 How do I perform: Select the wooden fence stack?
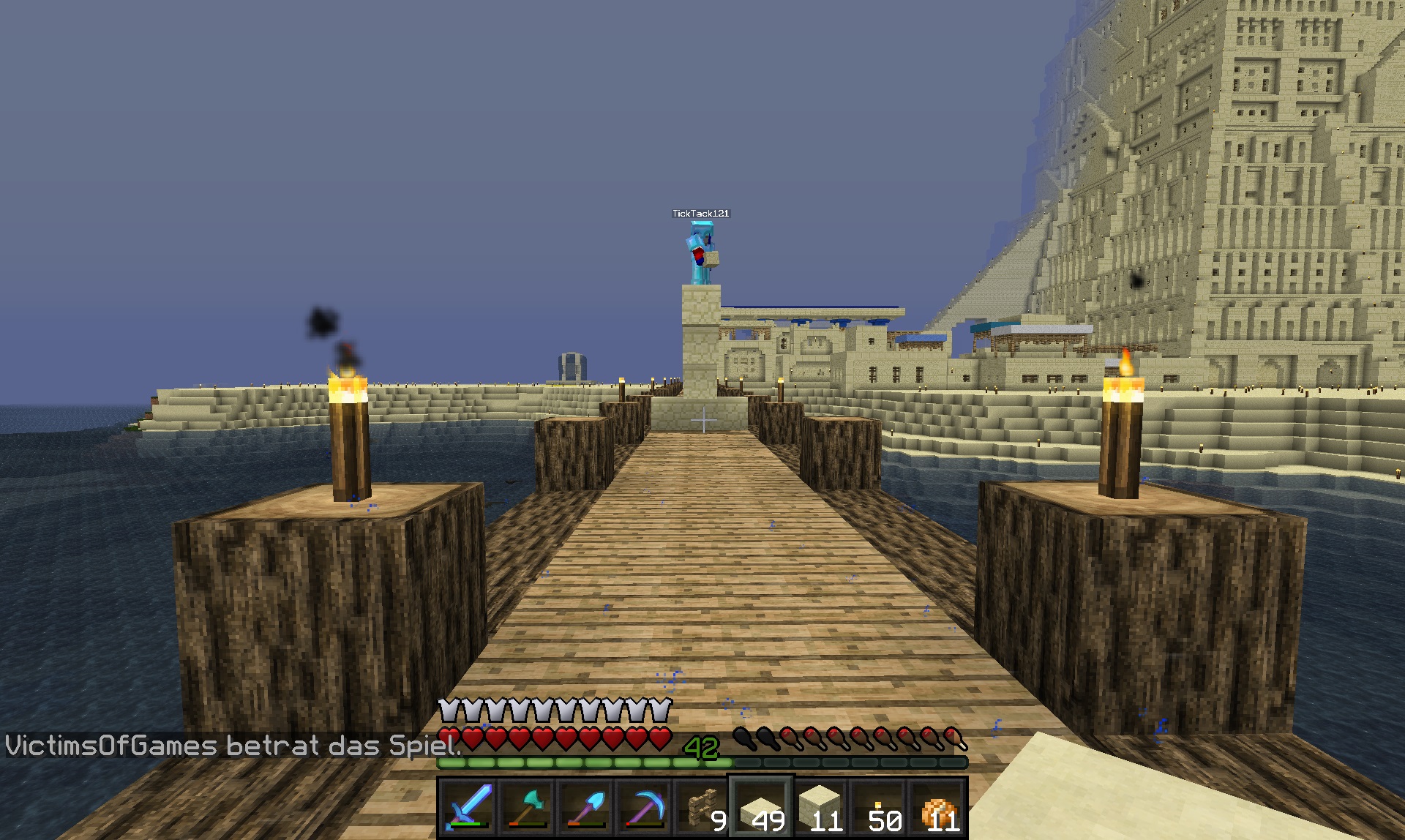point(702,807)
